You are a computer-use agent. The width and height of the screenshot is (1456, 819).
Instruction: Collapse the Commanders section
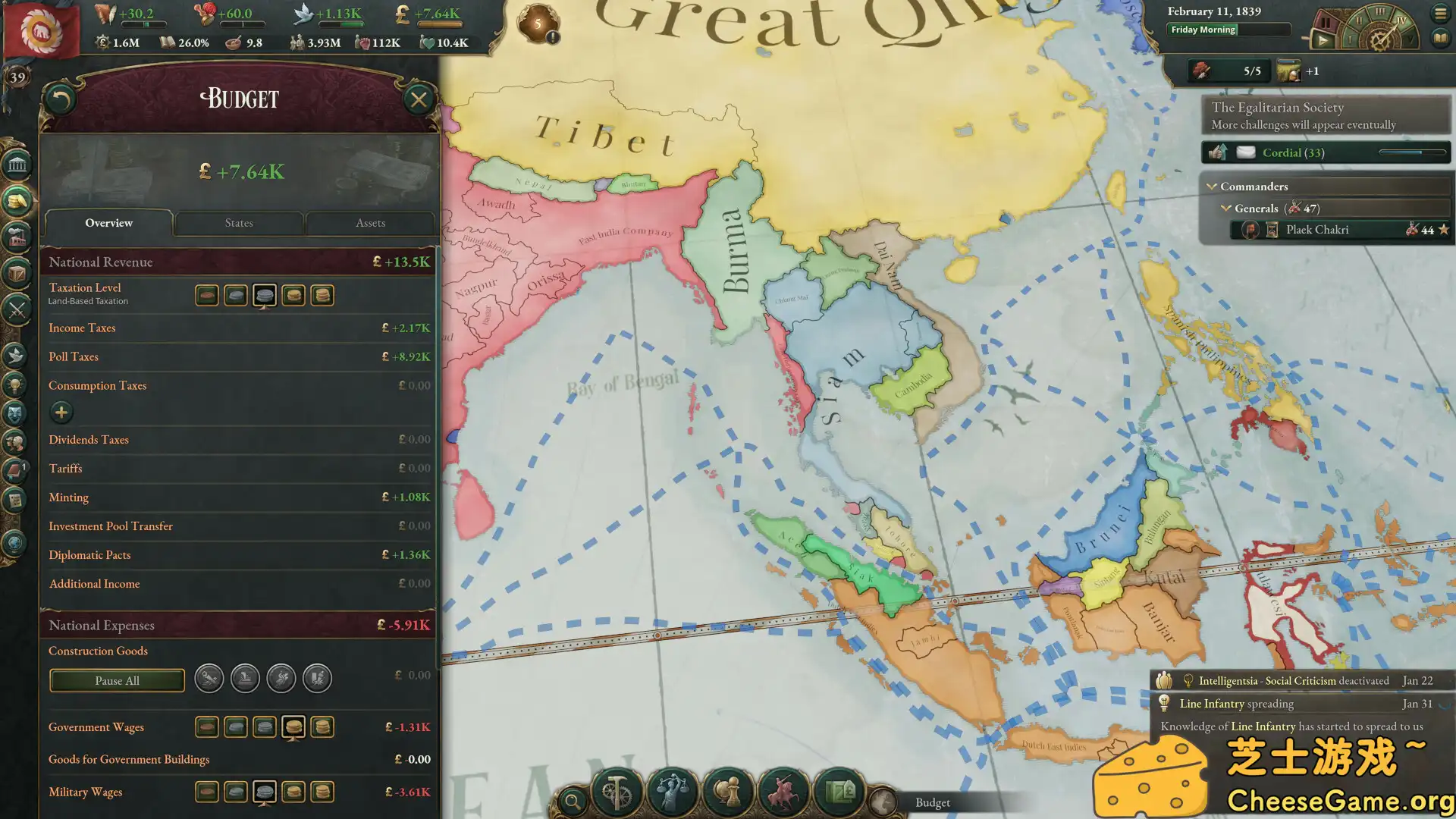click(x=1213, y=186)
